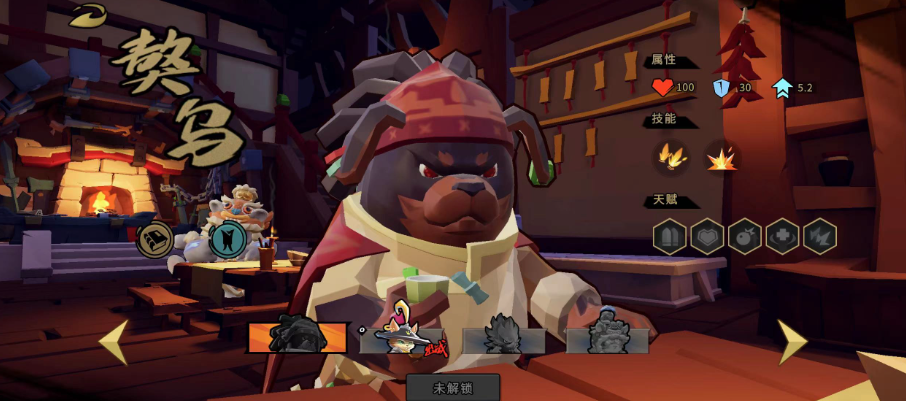The height and width of the screenshot is (401, 906).
Task: Go to the previous character with left arrow
Action: pos(113,342)
